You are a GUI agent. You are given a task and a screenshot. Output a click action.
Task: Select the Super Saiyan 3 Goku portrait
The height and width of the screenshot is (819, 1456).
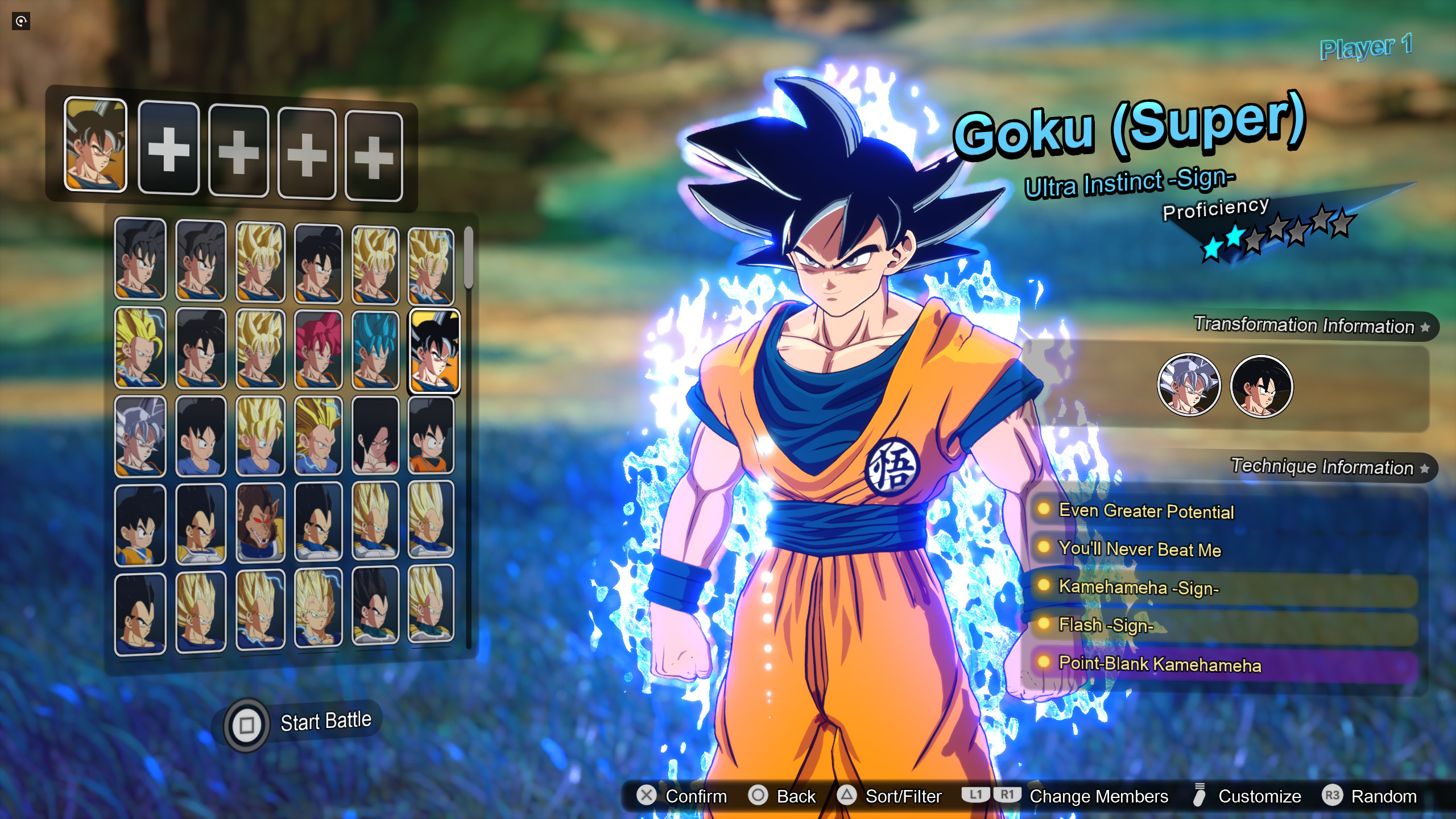point(139,350)
